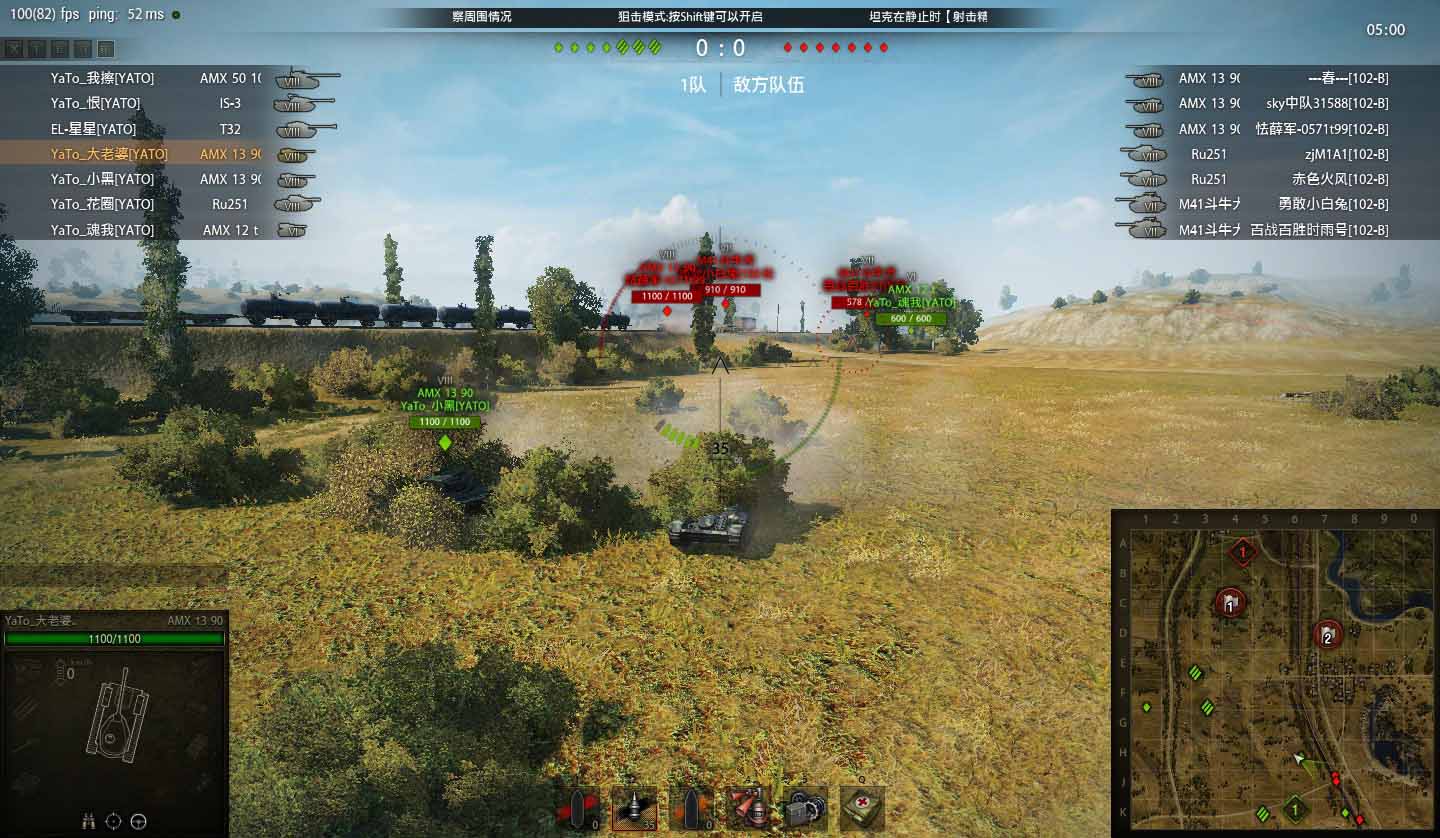The image size is (1440, 838).
Task: Click the red enemy base marker on minimap
Action: tap(1243, 551)
